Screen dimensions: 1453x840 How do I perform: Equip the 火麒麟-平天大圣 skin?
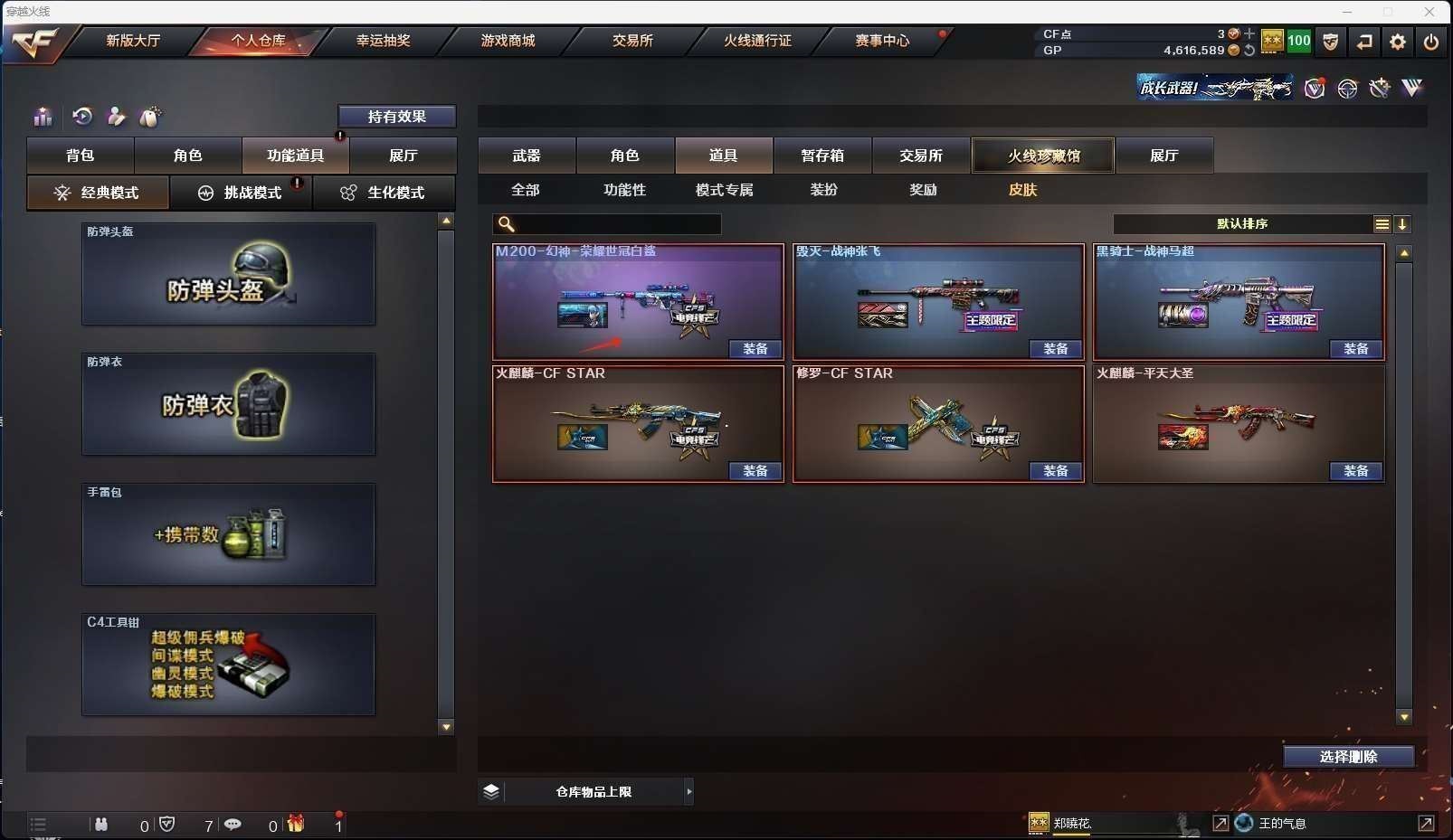tap(1355, 471)
